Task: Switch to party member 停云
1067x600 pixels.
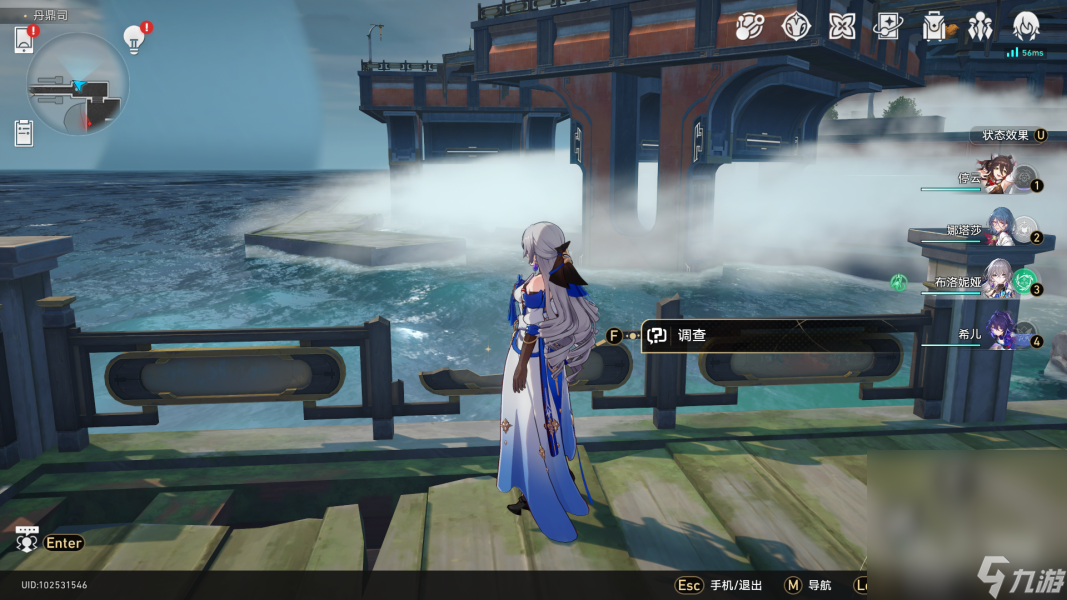Action: point(998,180)
